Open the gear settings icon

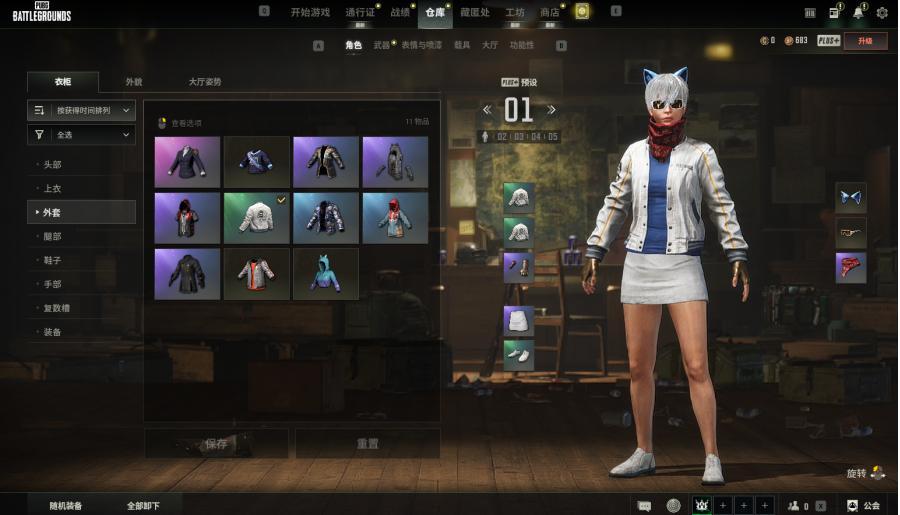tap(881, 12)
